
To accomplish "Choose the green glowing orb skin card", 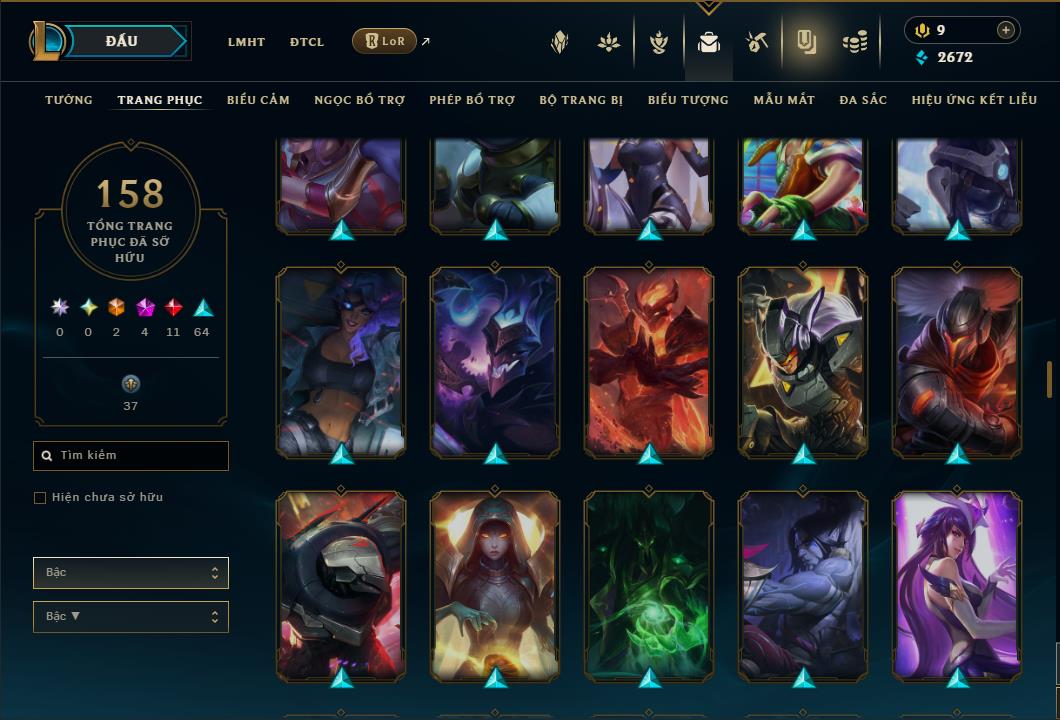I will pos(649,585).
